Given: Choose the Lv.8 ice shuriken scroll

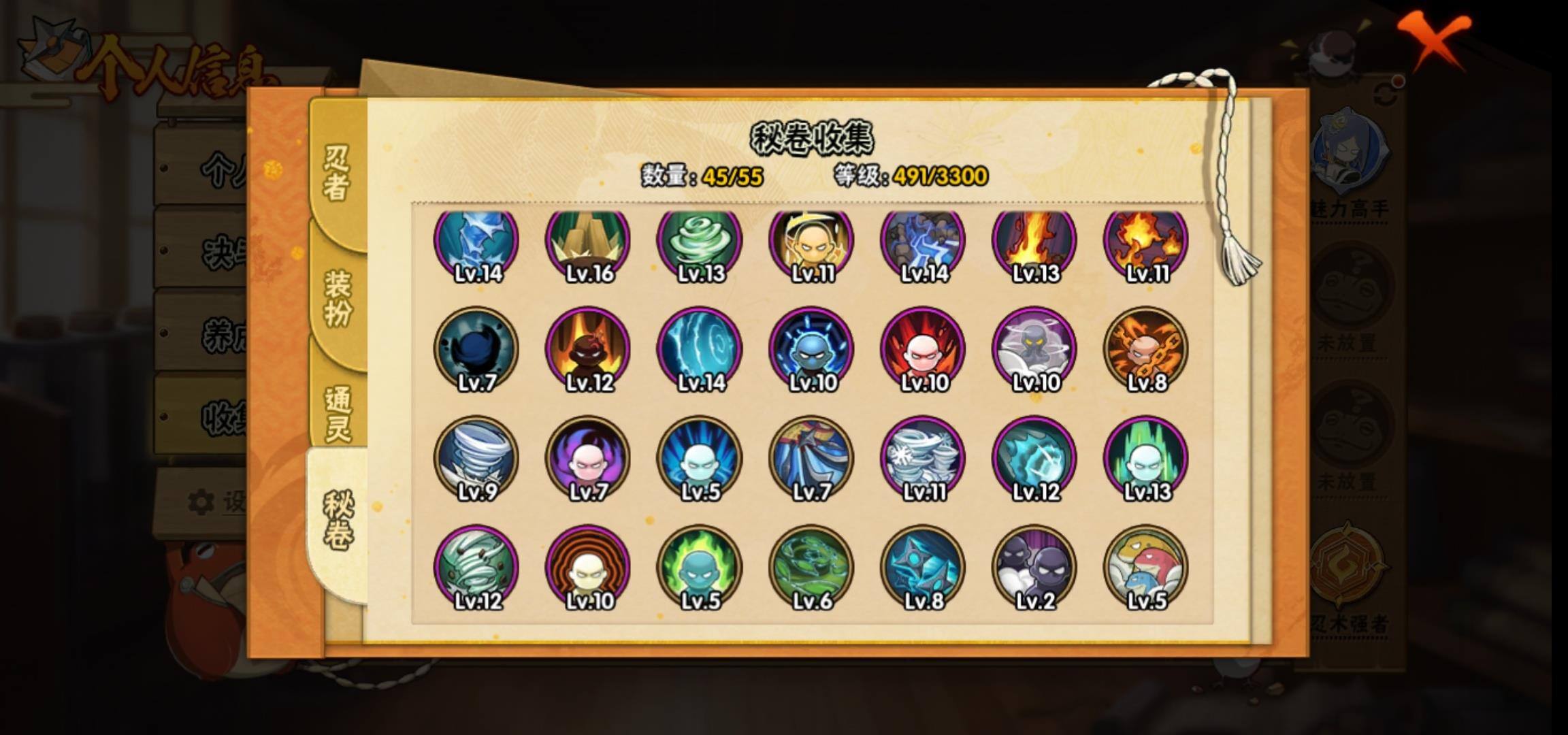Looking at the screenshot, I should pyautogui.click(x=923, y=568).
